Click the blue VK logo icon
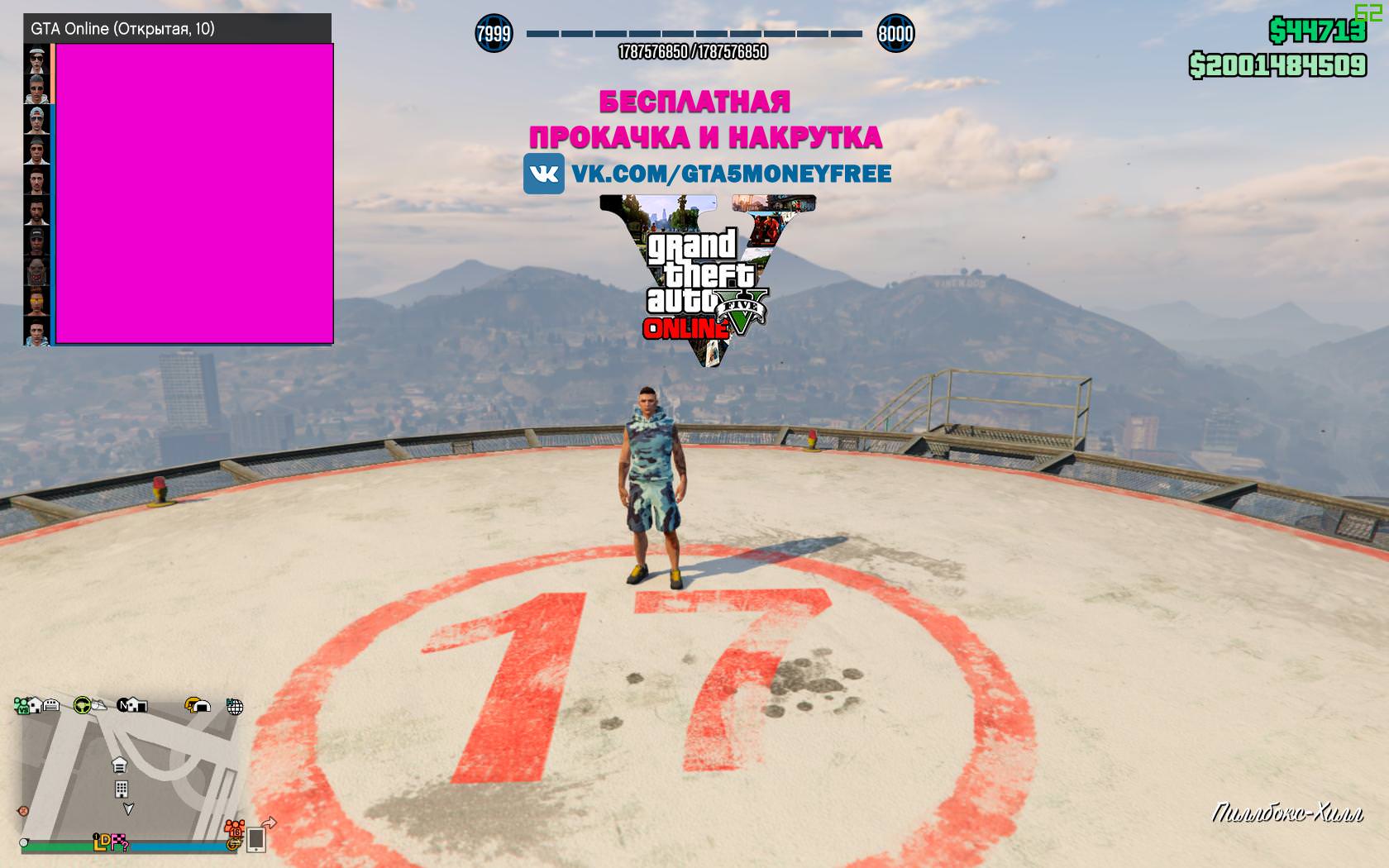 click(543, 174)
